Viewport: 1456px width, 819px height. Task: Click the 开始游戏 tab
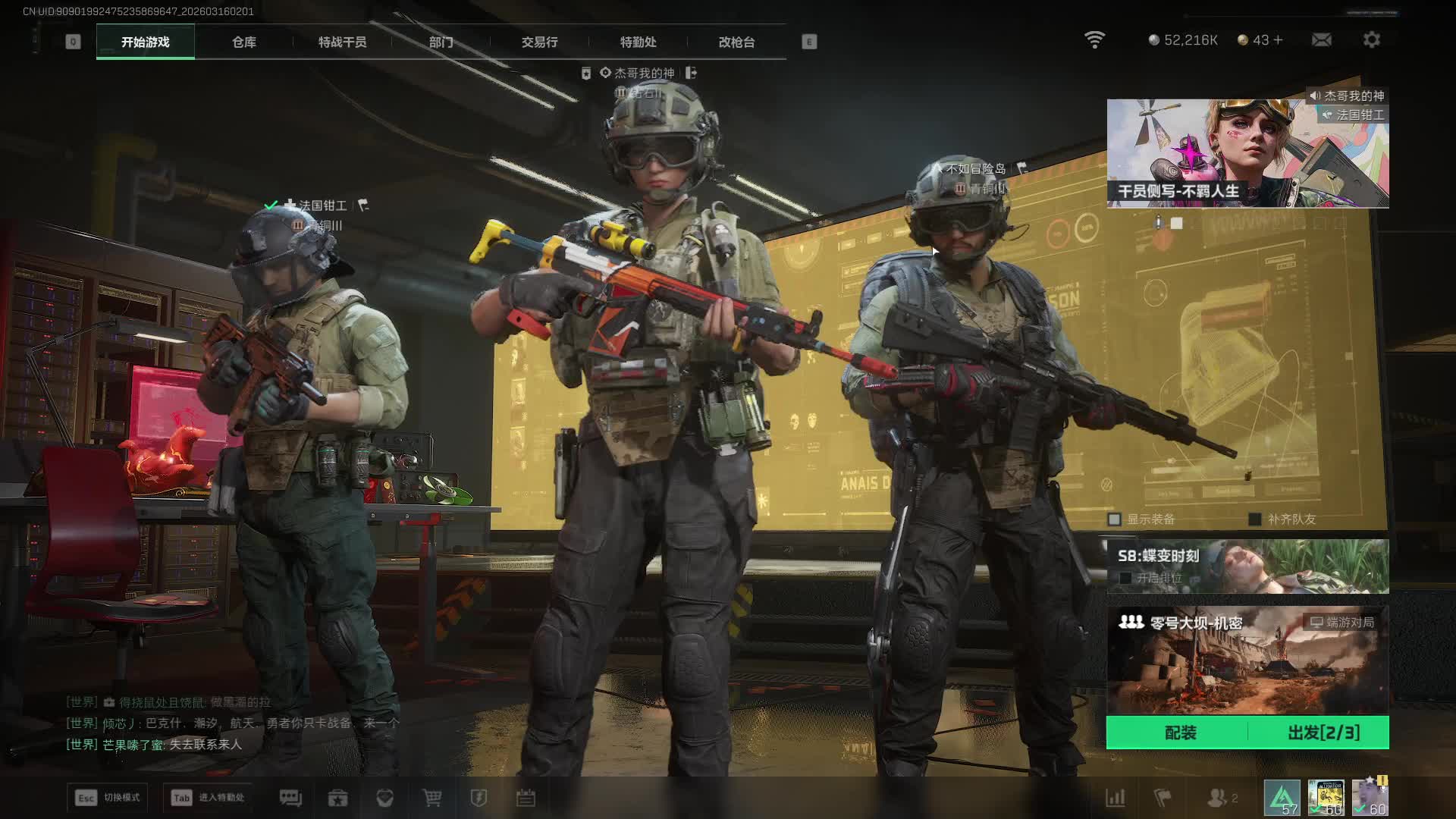click(146, 42)
